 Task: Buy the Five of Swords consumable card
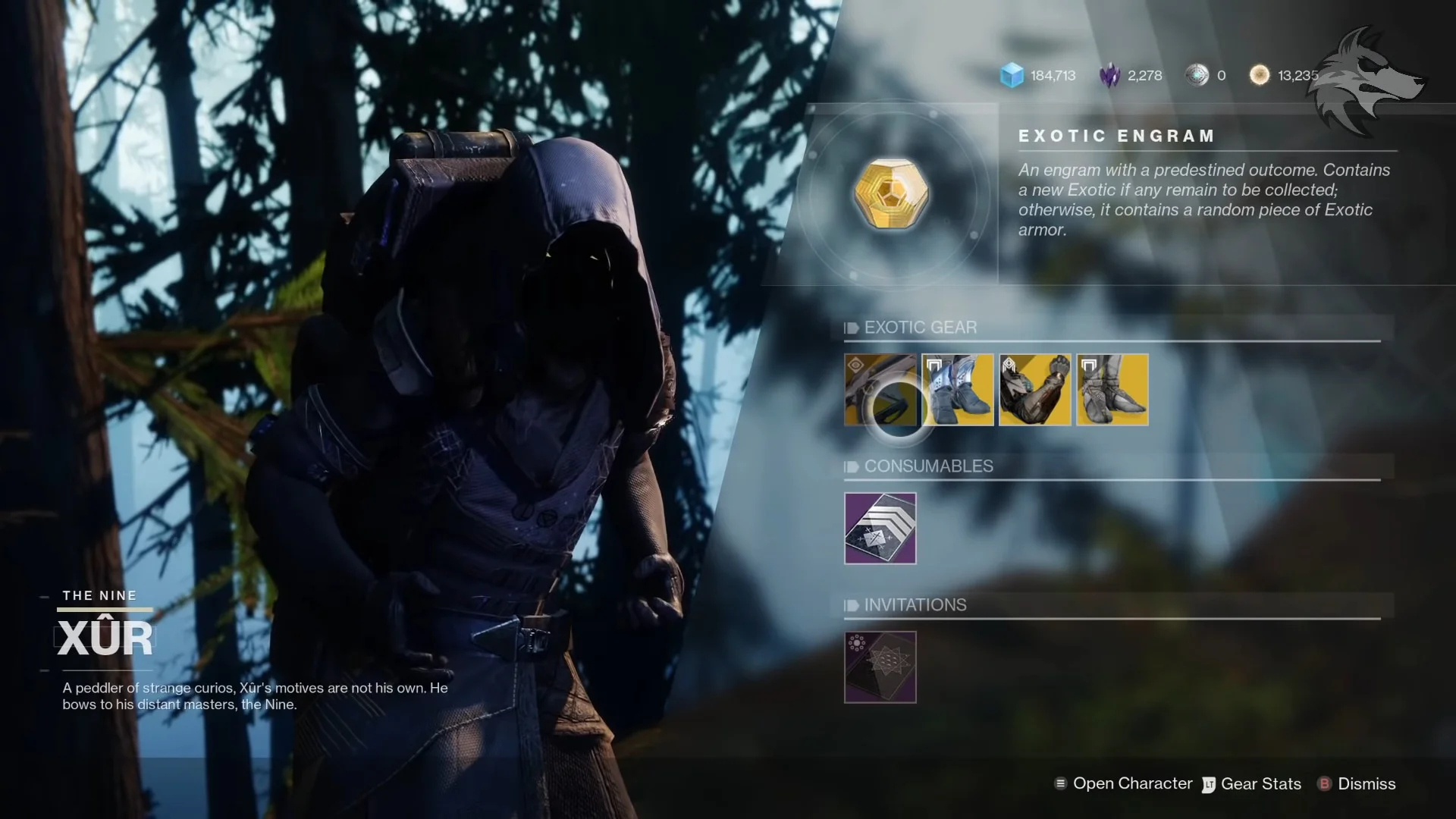click(880, 529)
